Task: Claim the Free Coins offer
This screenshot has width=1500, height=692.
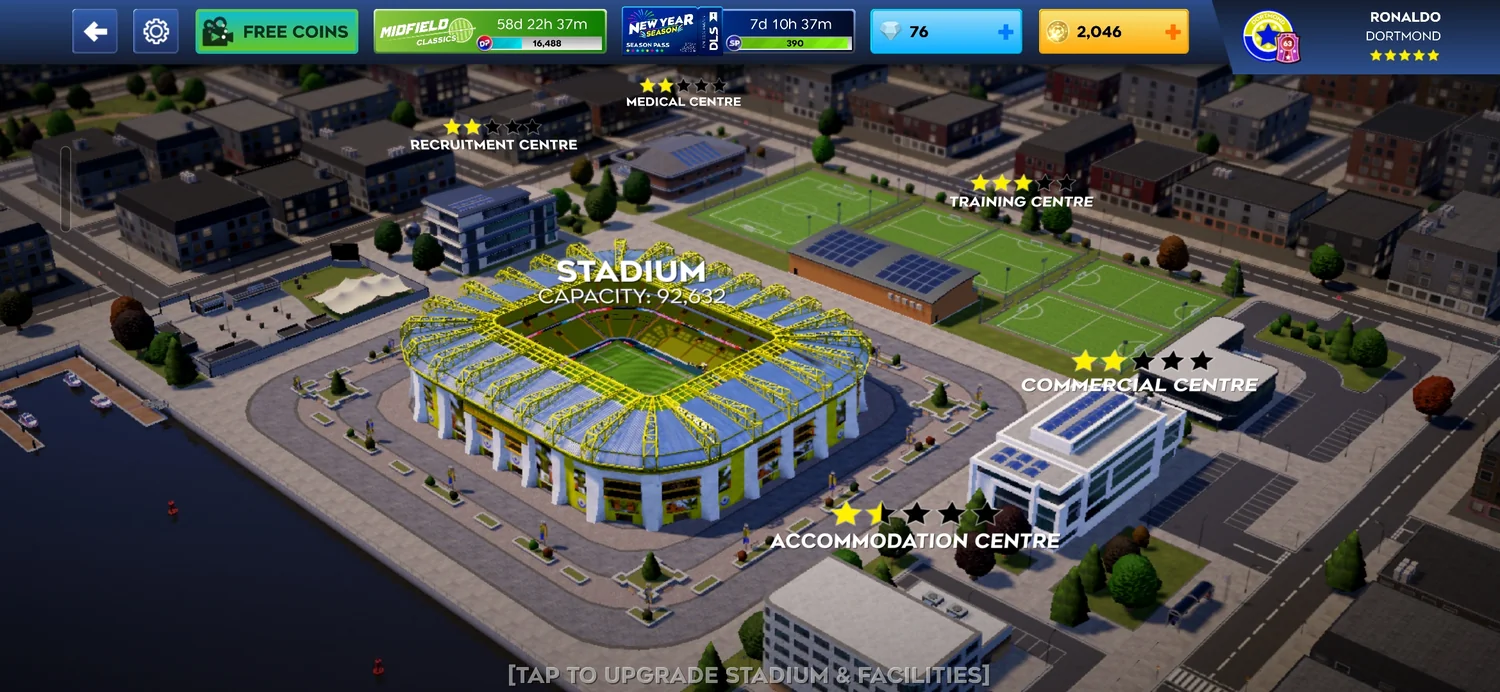Action: [277, 32]
